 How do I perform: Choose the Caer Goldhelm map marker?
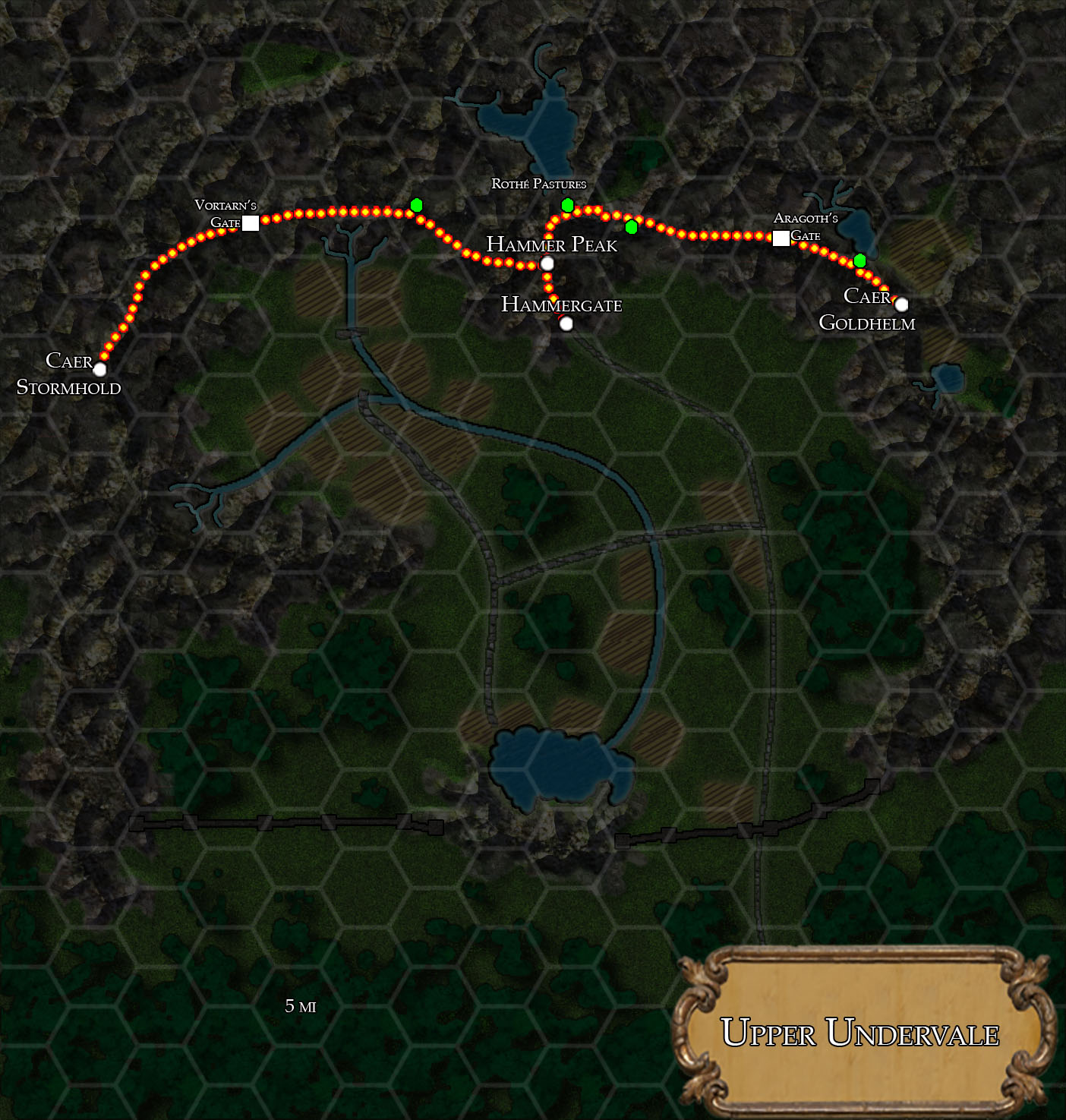tap(901, 304)
